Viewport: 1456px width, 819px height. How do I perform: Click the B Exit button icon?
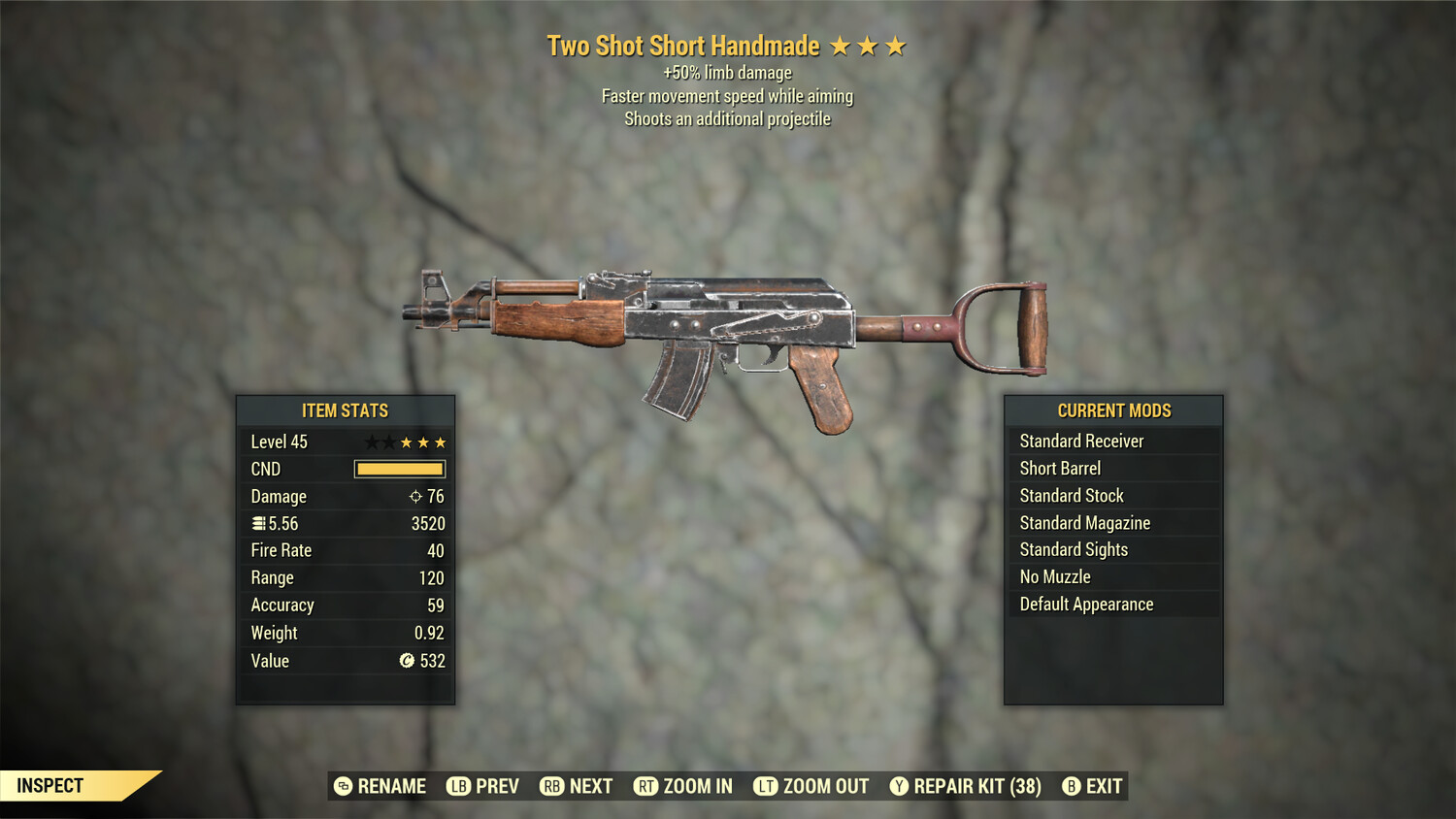pos(1072,786)
